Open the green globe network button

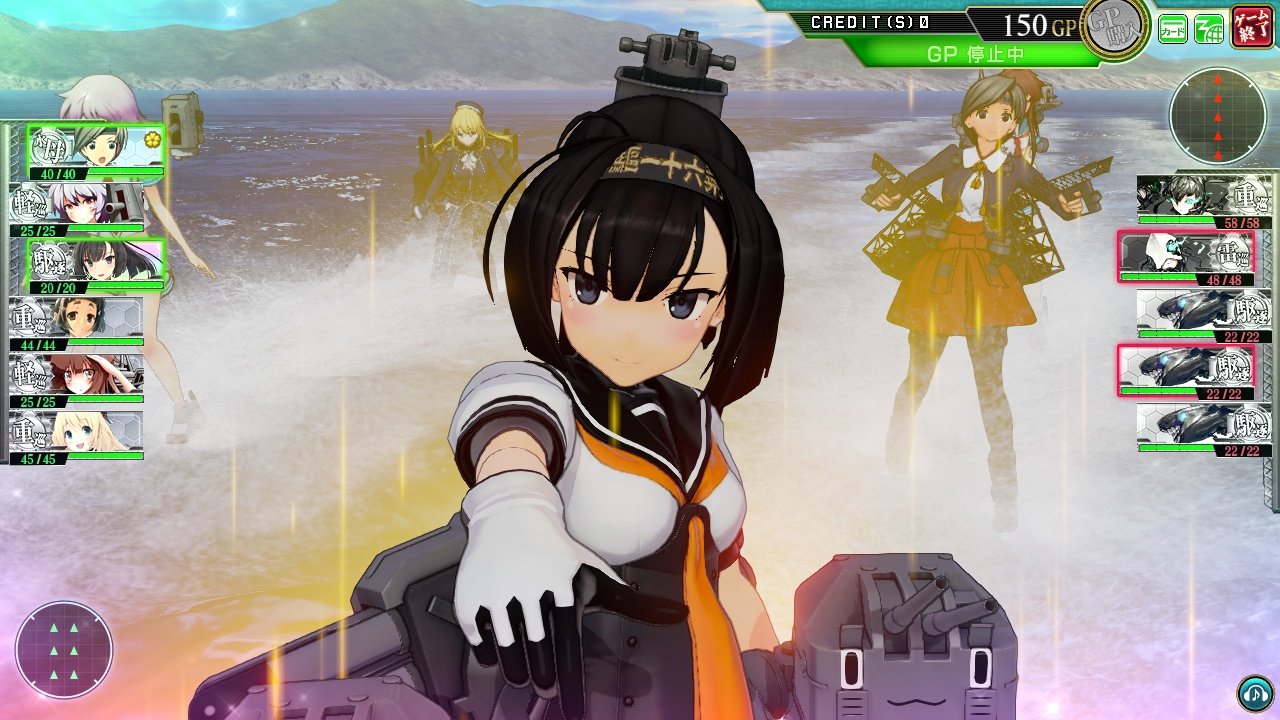click(1209, 29)
